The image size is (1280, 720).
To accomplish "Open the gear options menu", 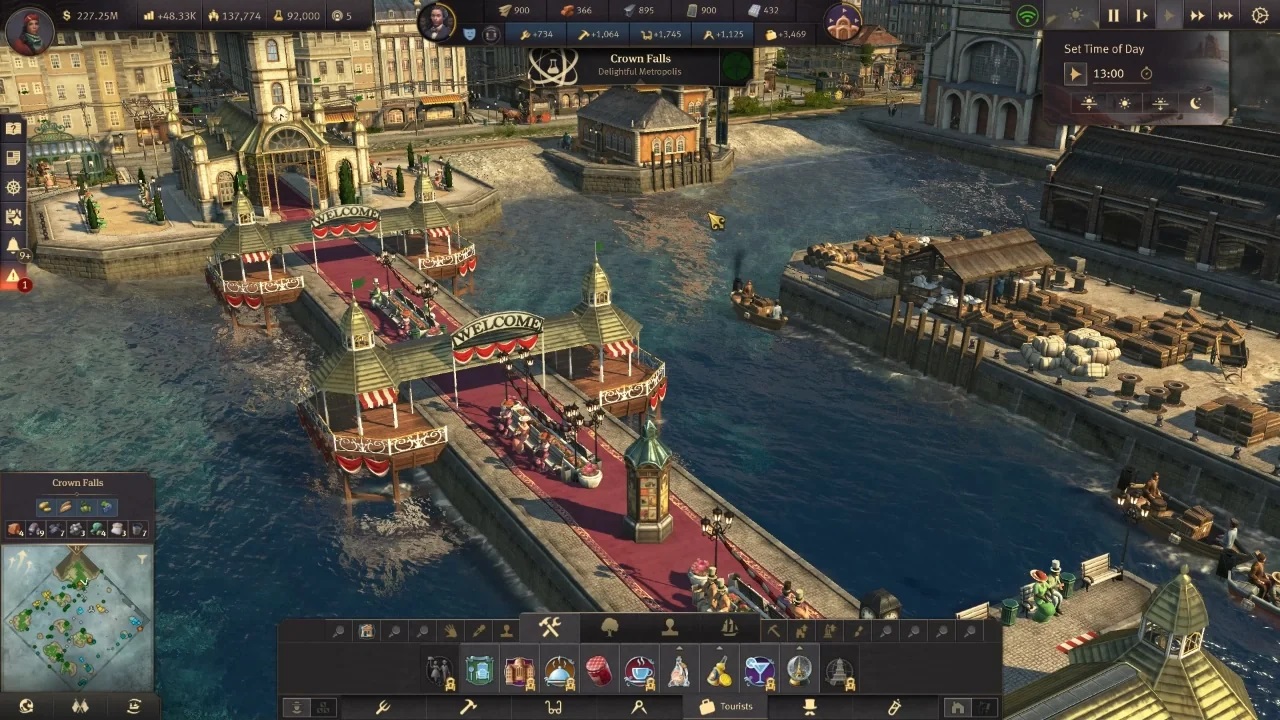I will coord(1259,15).
